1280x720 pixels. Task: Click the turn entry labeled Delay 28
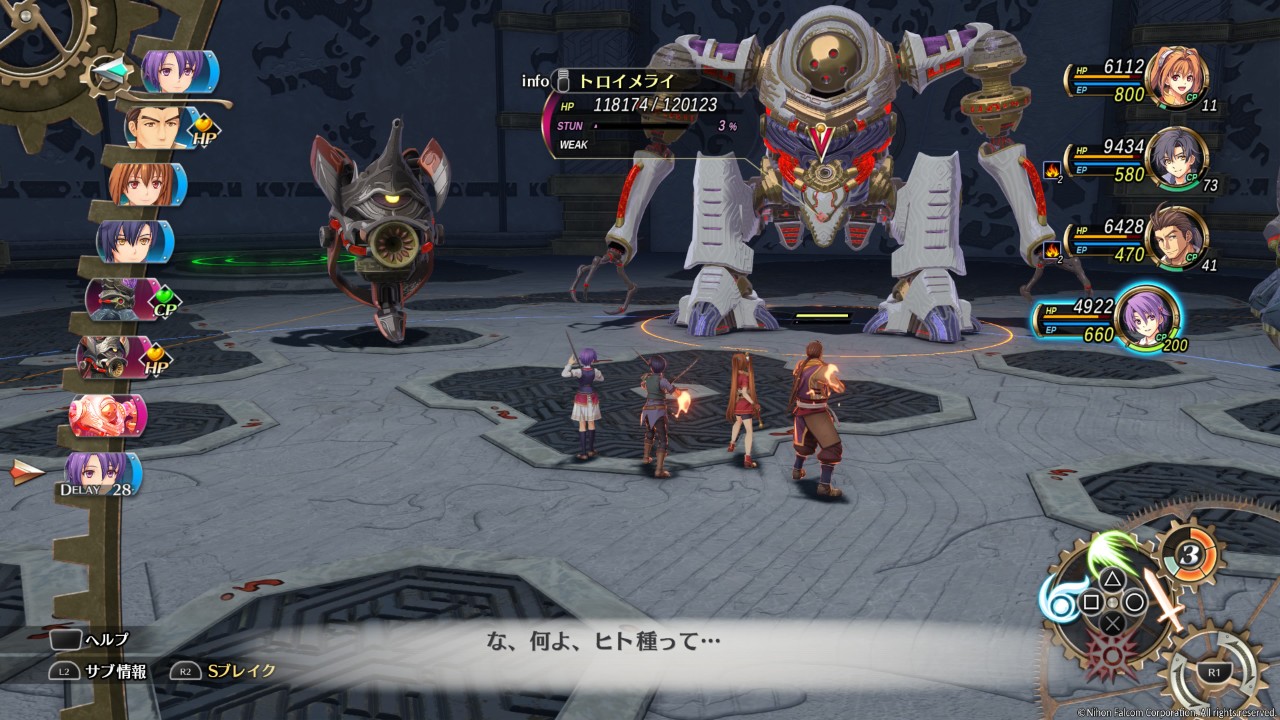pos(102,473)
